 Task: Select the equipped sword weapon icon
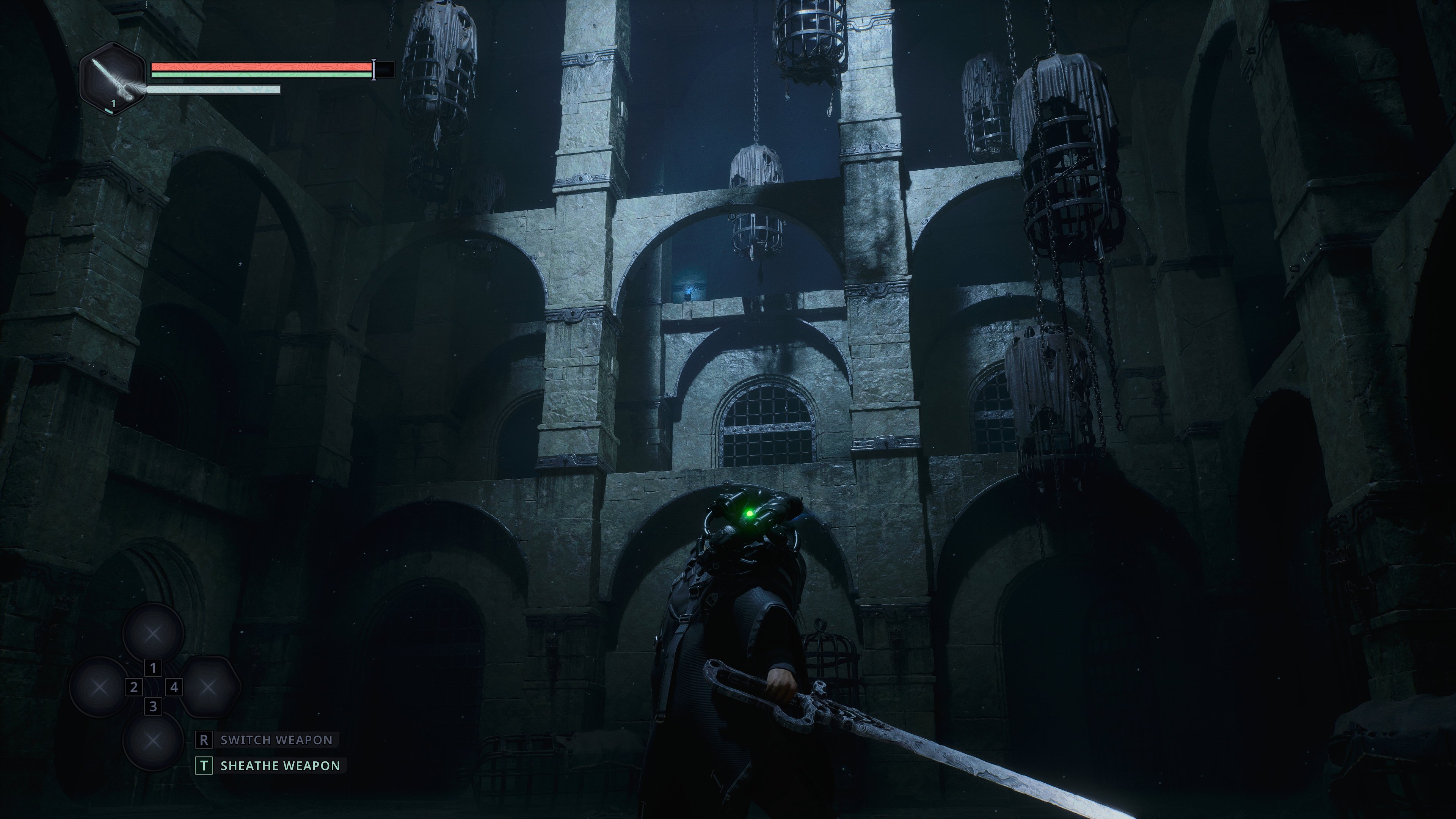pos(113,79)
